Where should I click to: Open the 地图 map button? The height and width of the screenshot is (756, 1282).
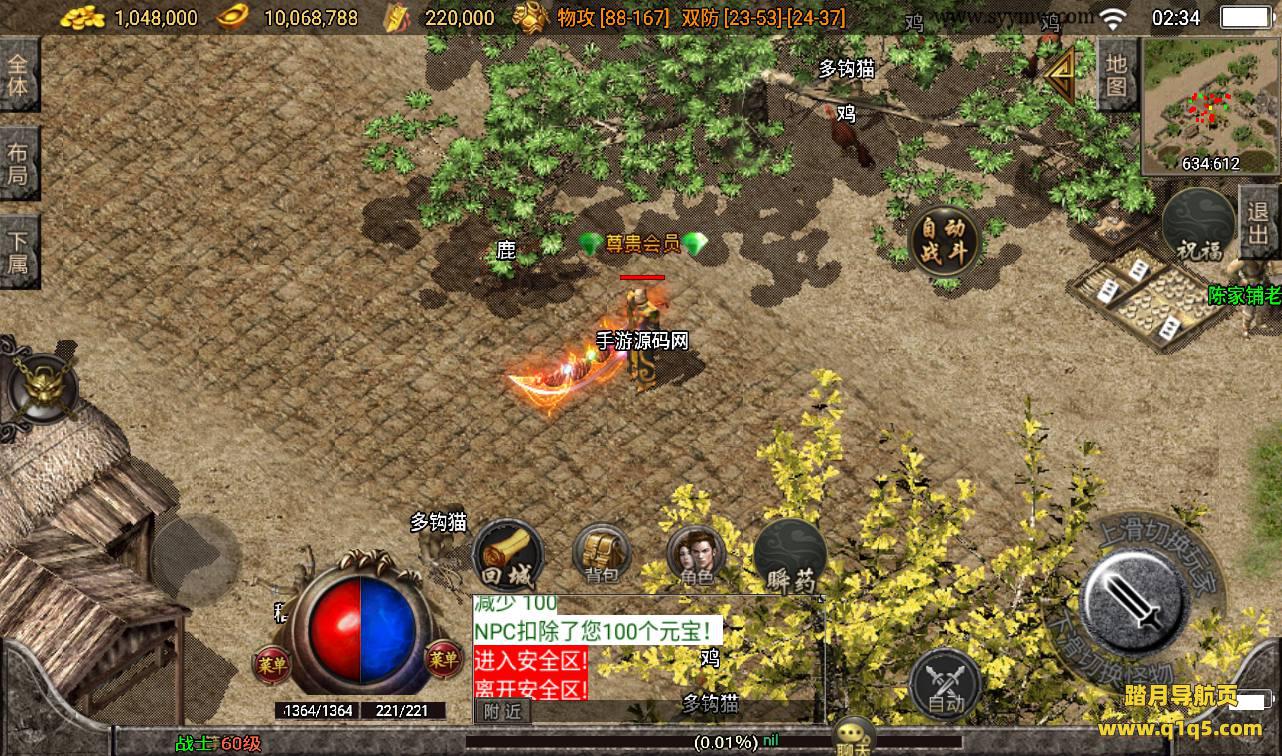coord(1117,74)
